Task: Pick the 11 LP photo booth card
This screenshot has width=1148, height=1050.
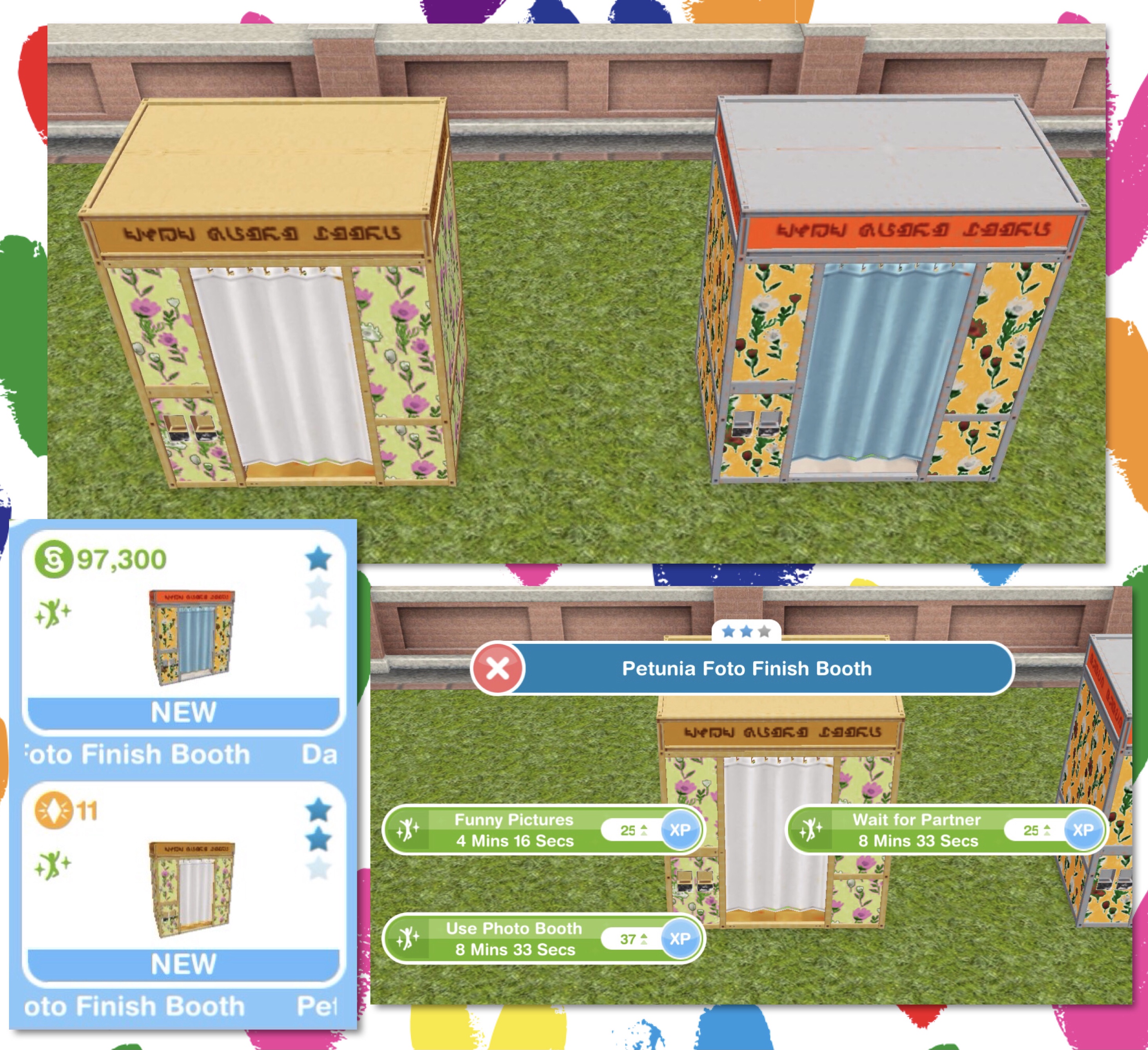Action: coord(183,884)
